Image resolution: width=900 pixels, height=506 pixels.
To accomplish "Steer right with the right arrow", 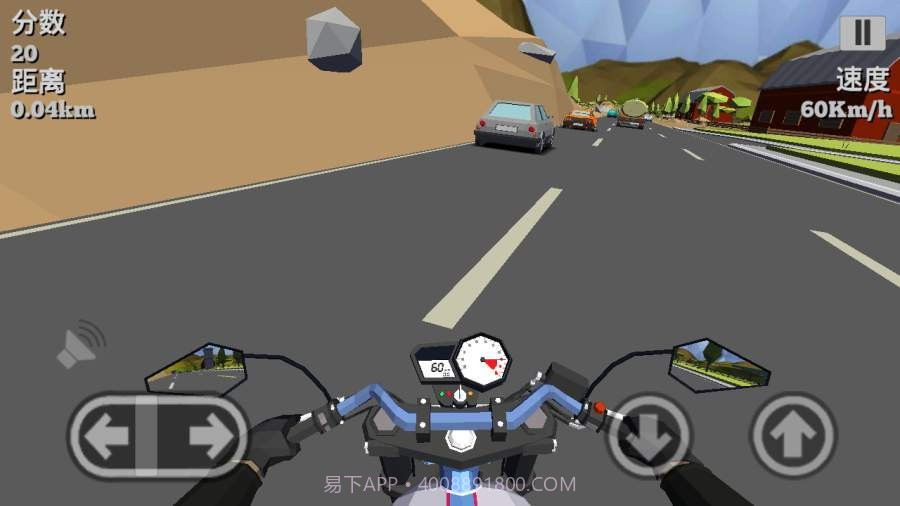I will click(x=207, y=435).
